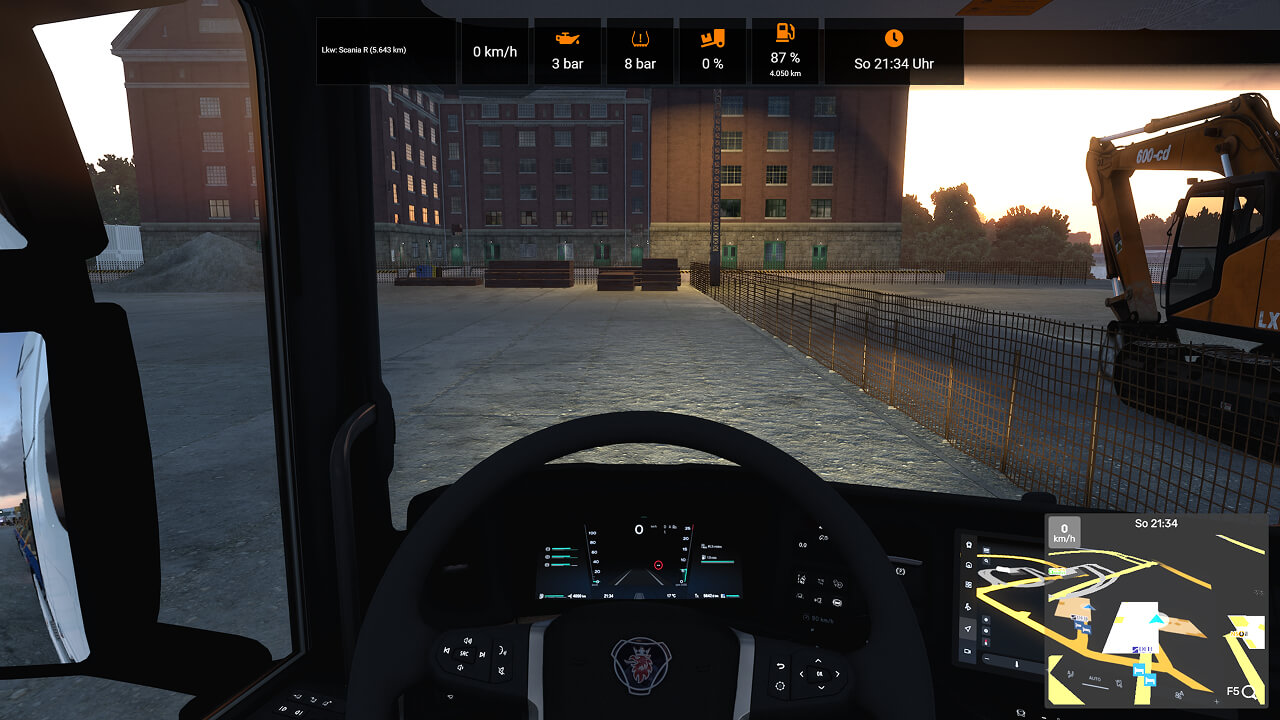Toggle the audio icon on the touchscreen sidebar
Image resolution: width=1280 pixels, height=720 pixels.
point(969,607)
